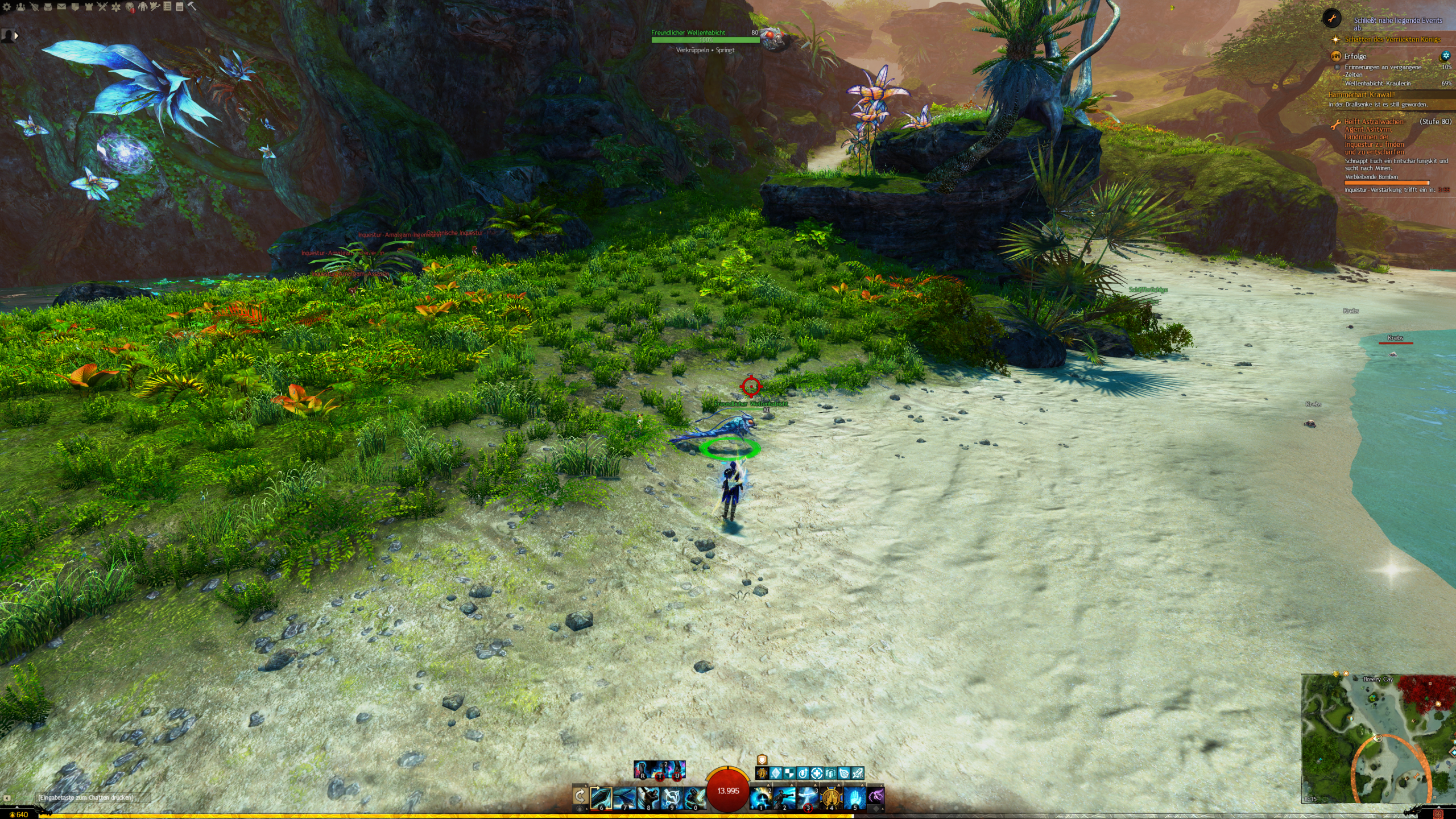
Task: Open the contacts and LFG panel
Action: [20, 7]
